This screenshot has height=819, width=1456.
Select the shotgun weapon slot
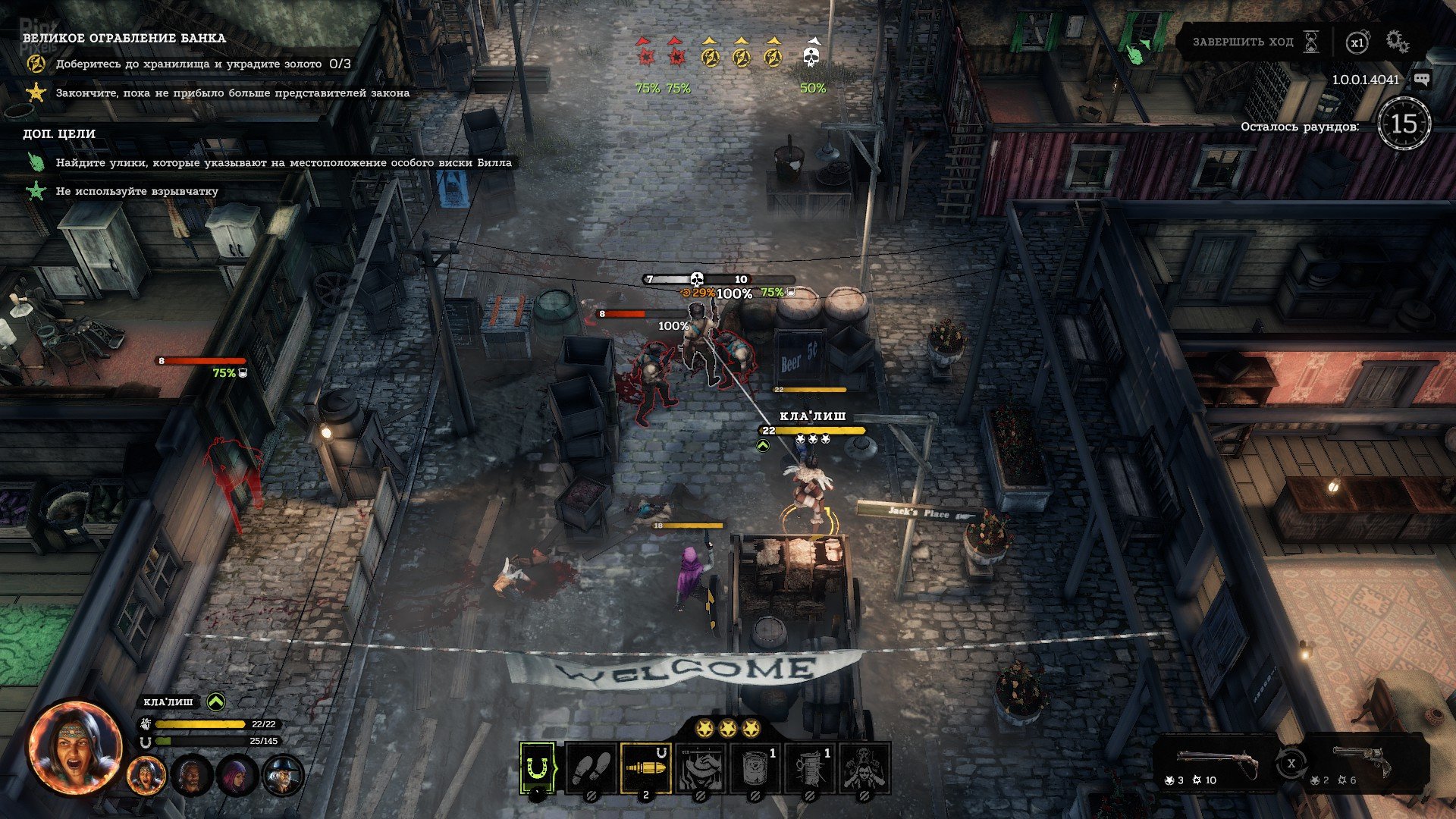[x=1217, y=763]
